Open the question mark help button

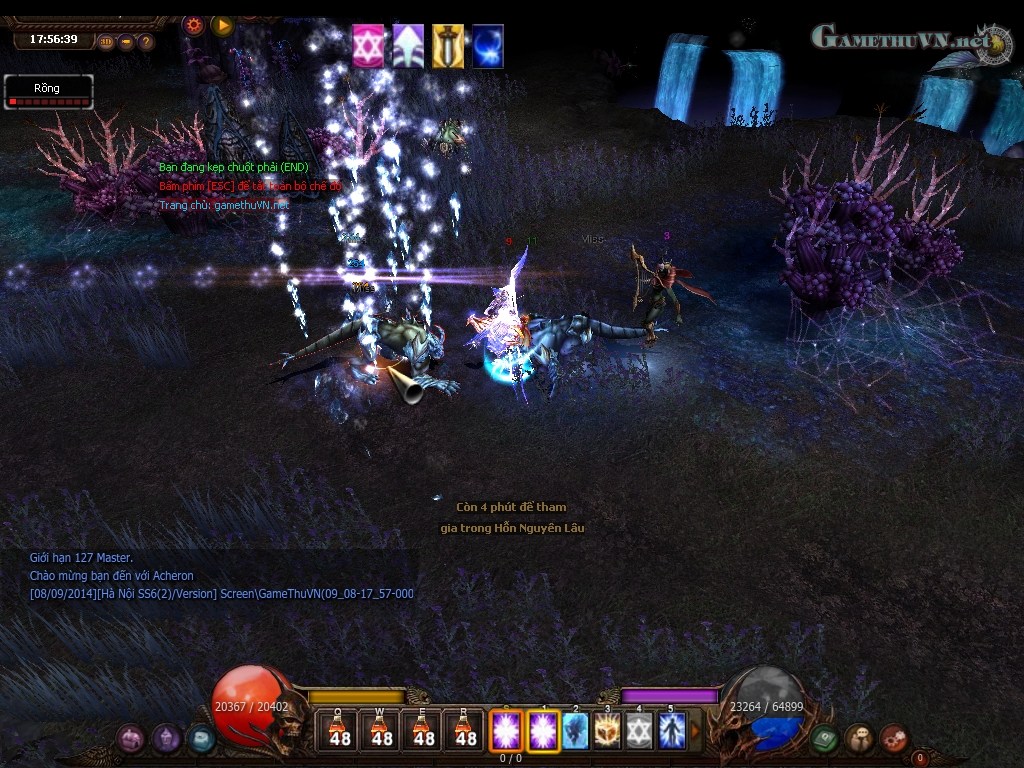pos(146,42)
